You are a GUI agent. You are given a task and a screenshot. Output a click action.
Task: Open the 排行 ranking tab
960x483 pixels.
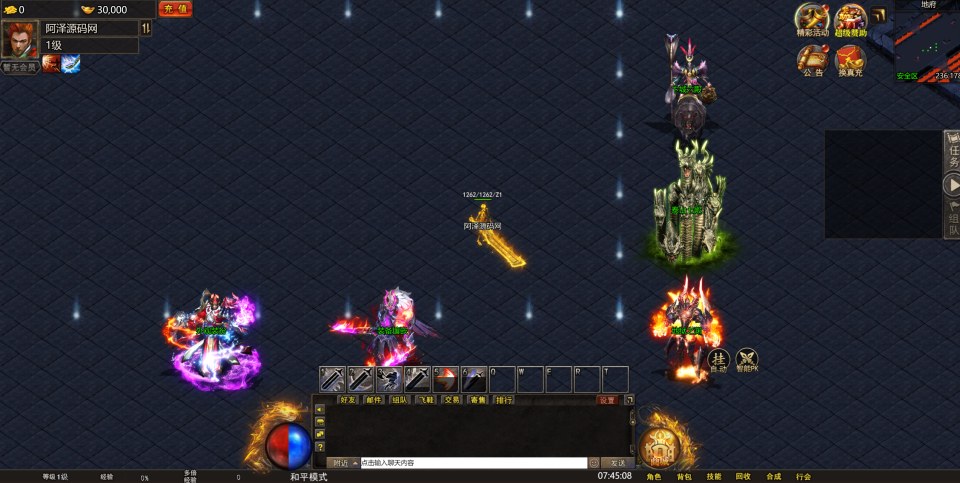click(x=504, y=399)
